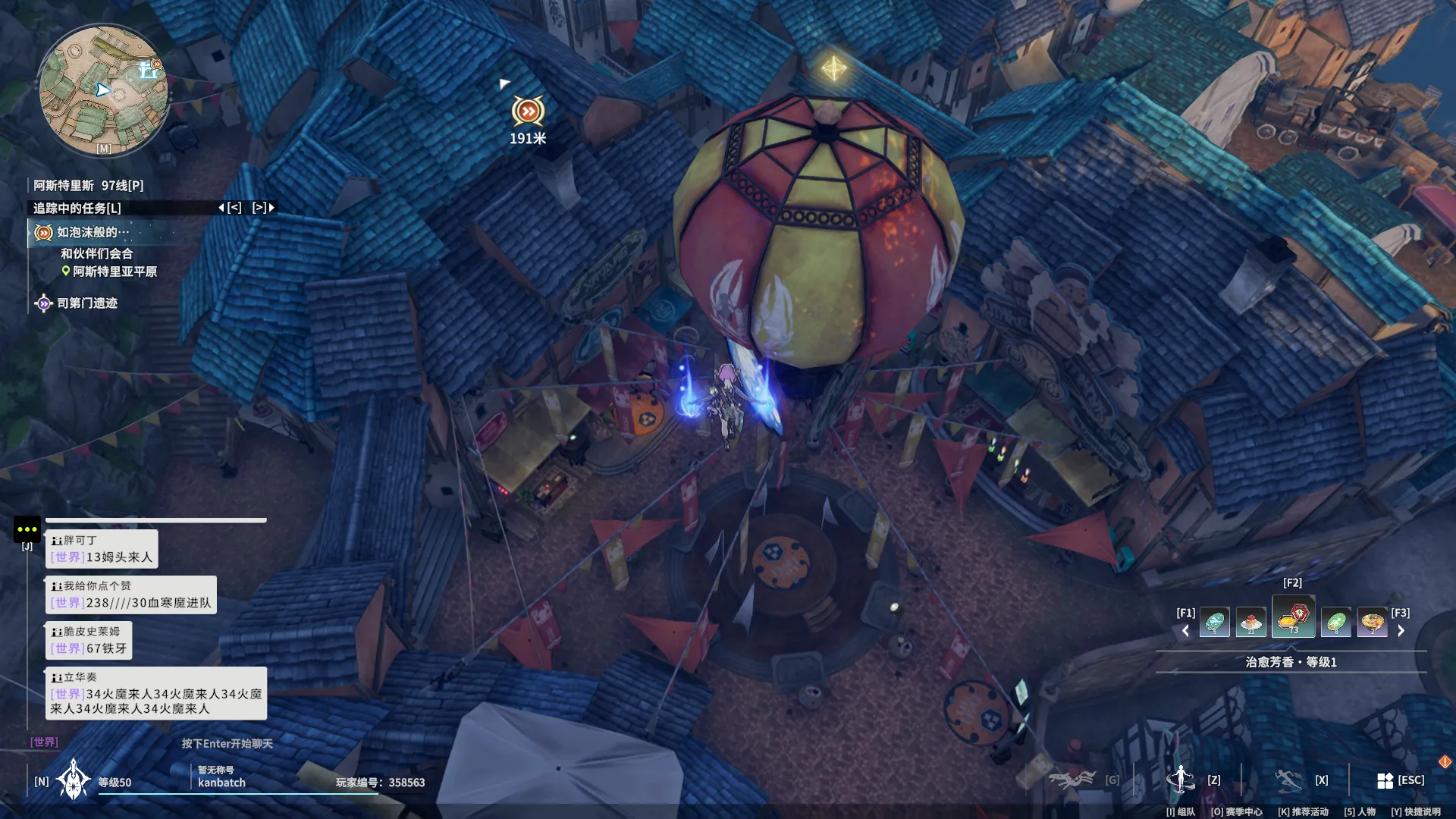1456x819 pixels.
Task: Select the strawberry dessert item slot
Action: pos(1250,623)
